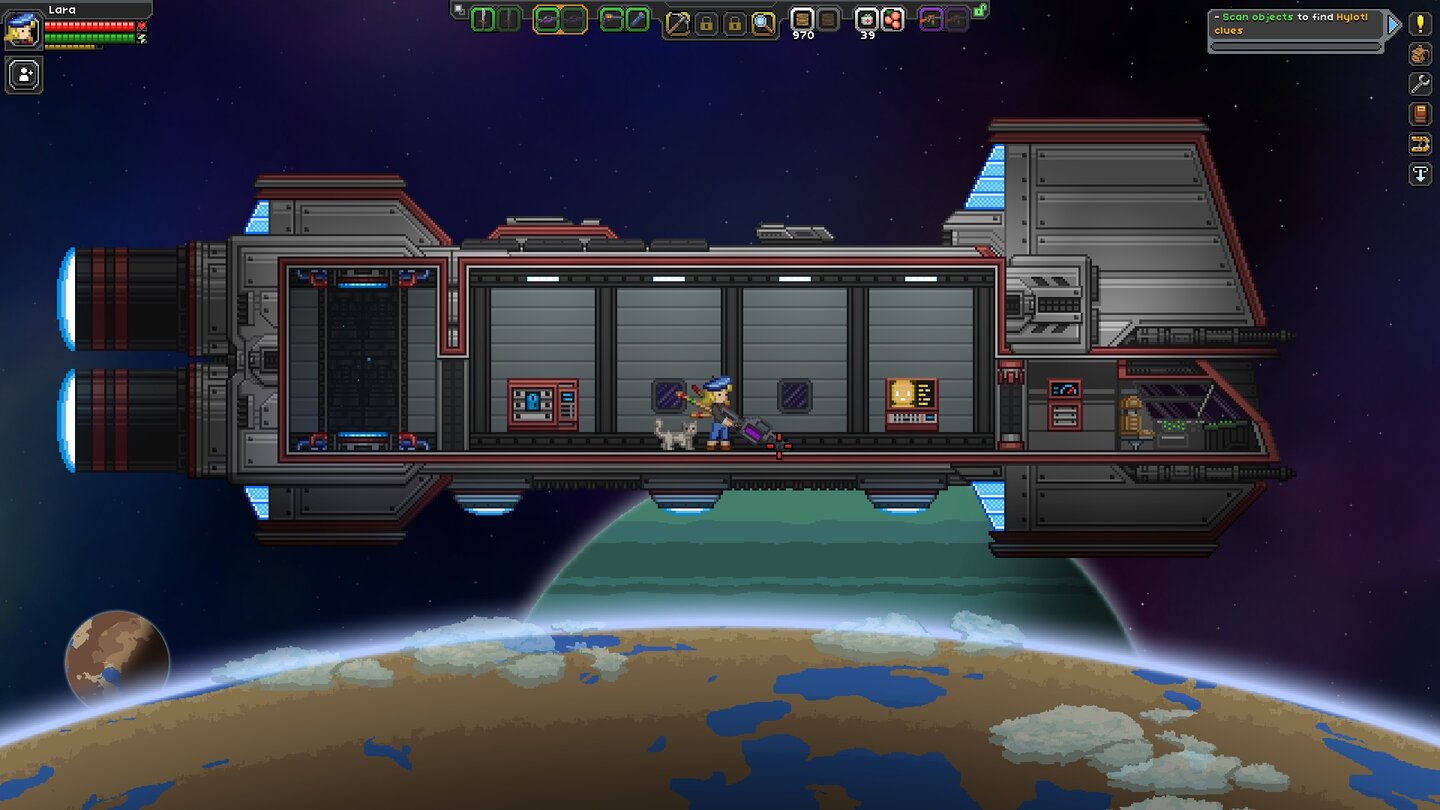This screenshot has width=1440, height=810.
Task: Select the Matter Manipulator pickaxe icon
Action: tap(677, 22)
